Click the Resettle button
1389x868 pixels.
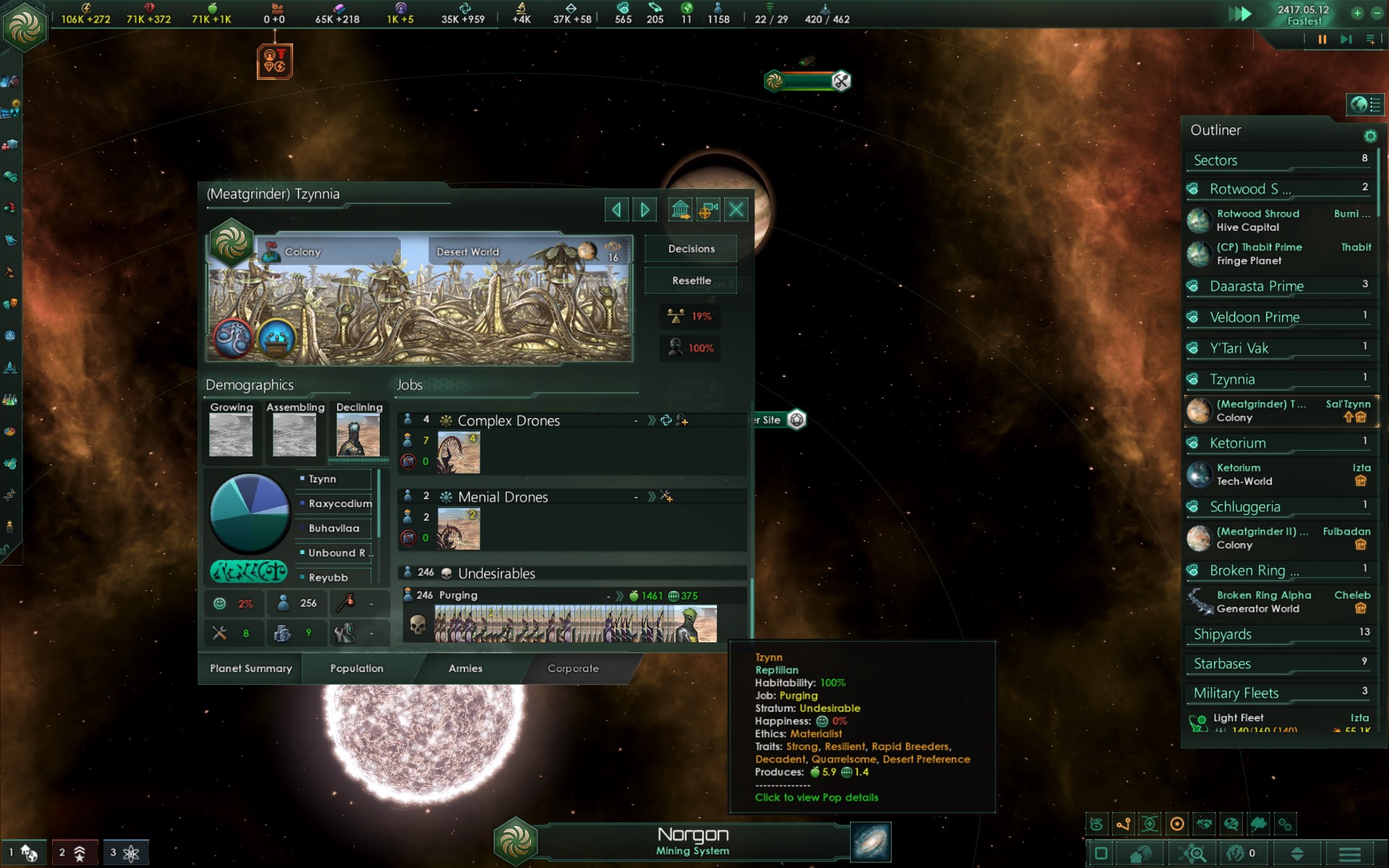(691, 281)
